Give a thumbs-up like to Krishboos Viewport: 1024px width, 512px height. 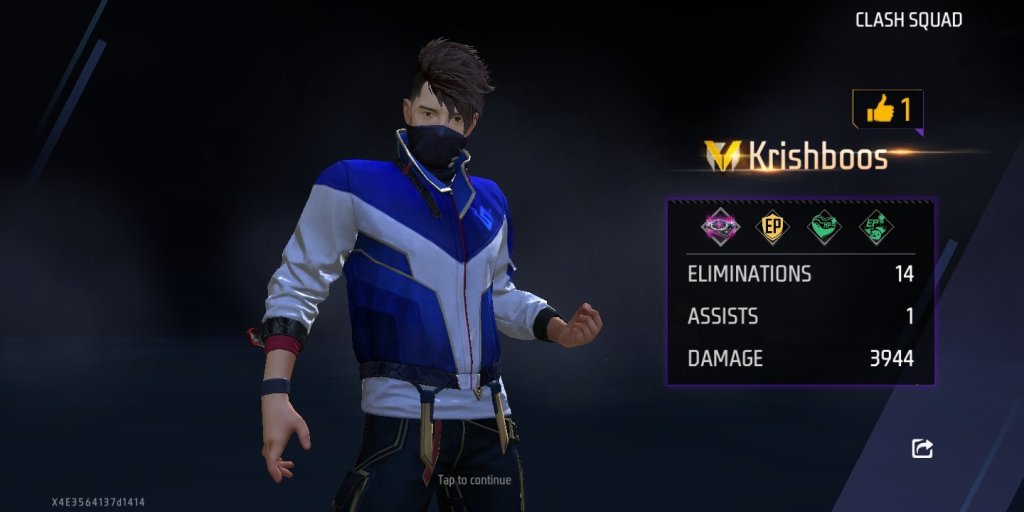pos(887,109)
